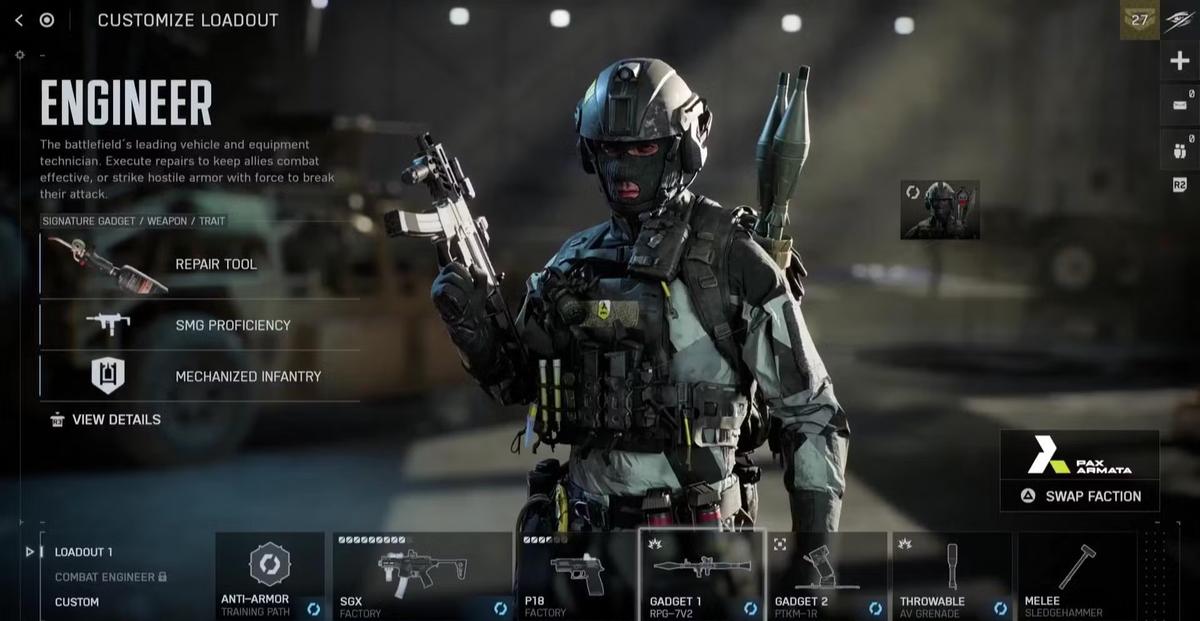This screenshot has width=1200, height=621.
Task: Select the P18 sidearm slot
Action: pos(575,576)
